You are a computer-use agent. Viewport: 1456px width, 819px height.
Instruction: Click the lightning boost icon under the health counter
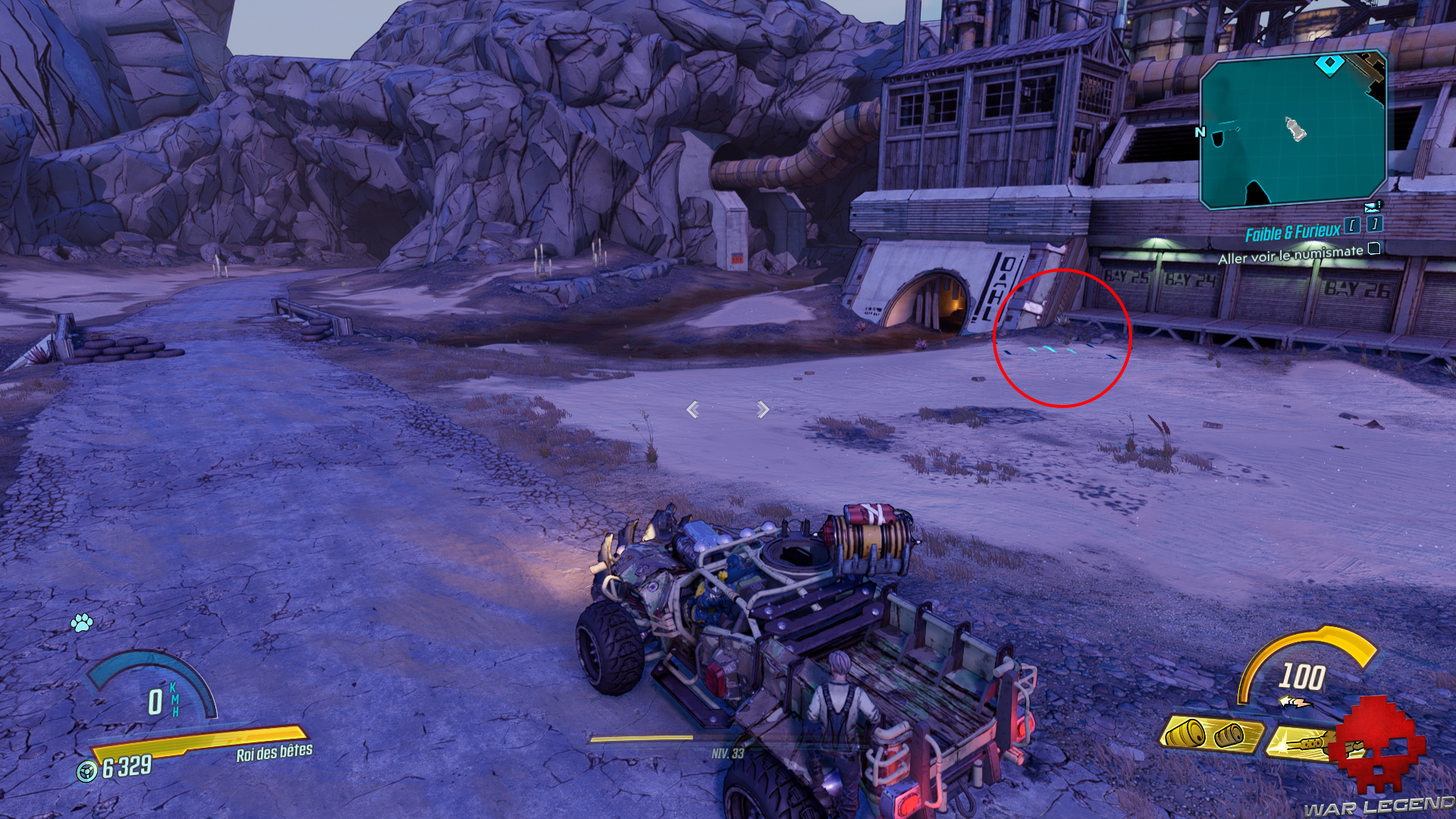pos(1296,701)
